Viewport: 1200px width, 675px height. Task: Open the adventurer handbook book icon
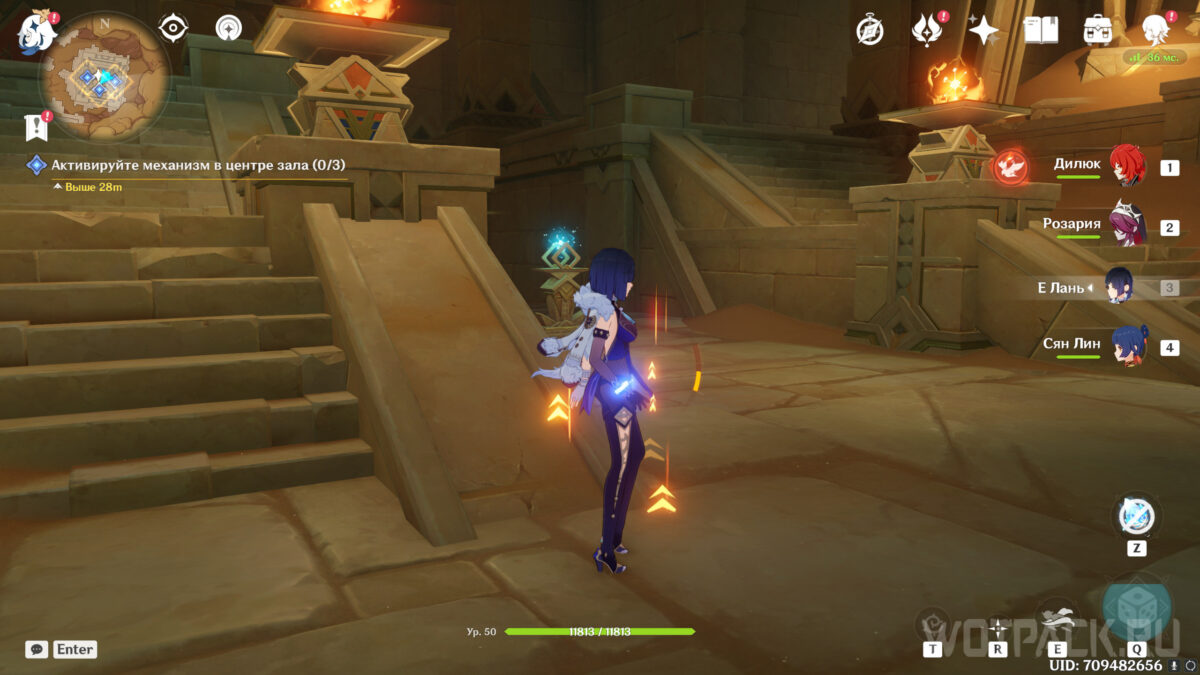pyautogui.click(x=1041, y=31)
